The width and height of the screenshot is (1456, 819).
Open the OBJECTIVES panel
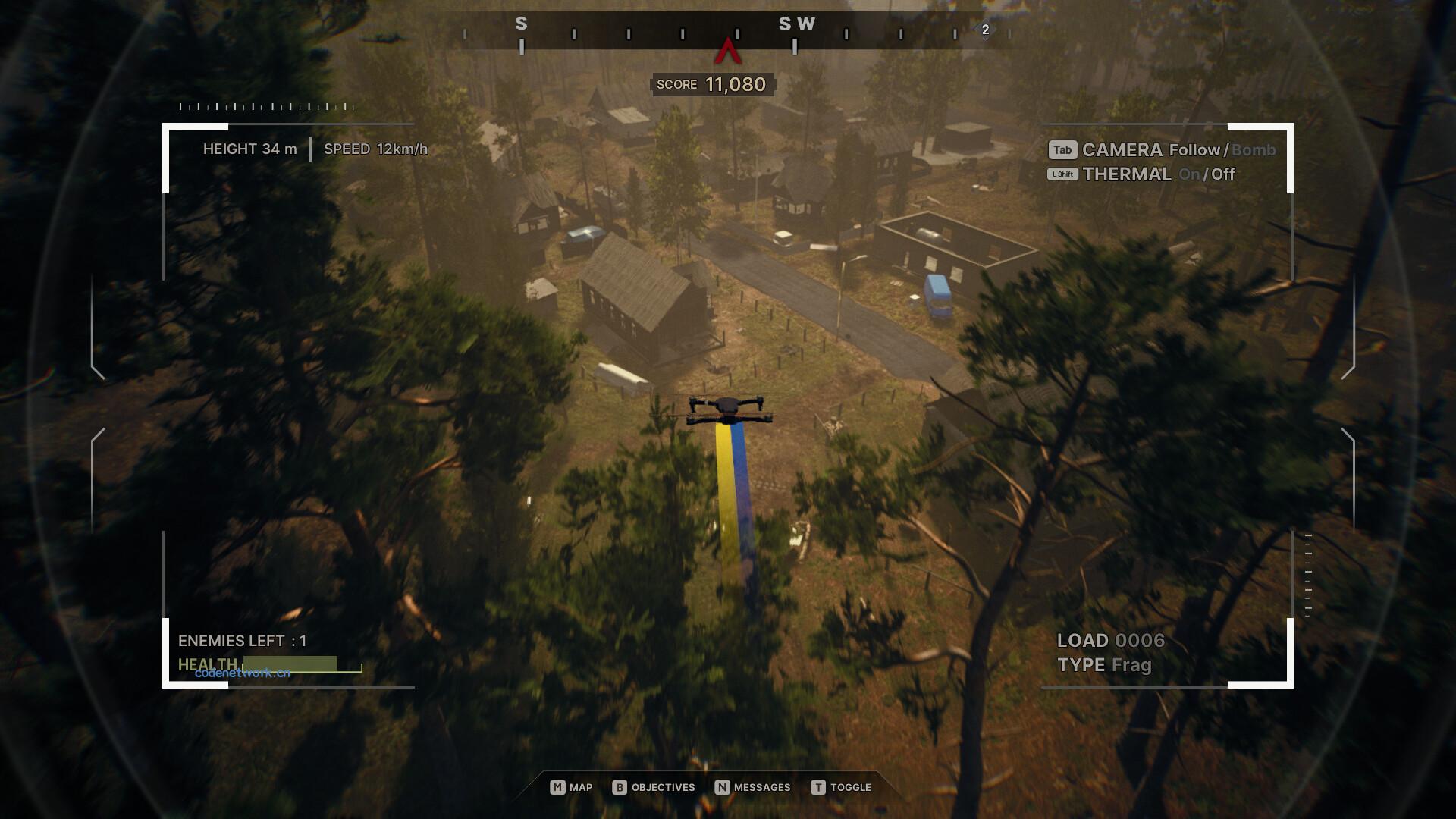662,787
